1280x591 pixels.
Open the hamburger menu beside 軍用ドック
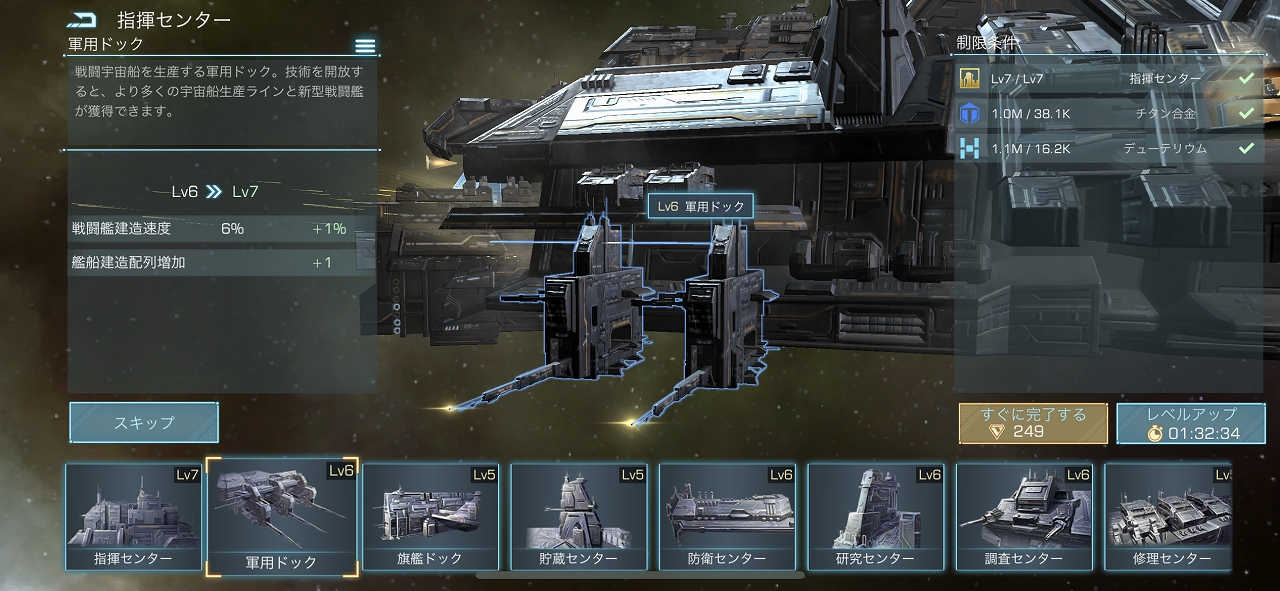[365, 46]
